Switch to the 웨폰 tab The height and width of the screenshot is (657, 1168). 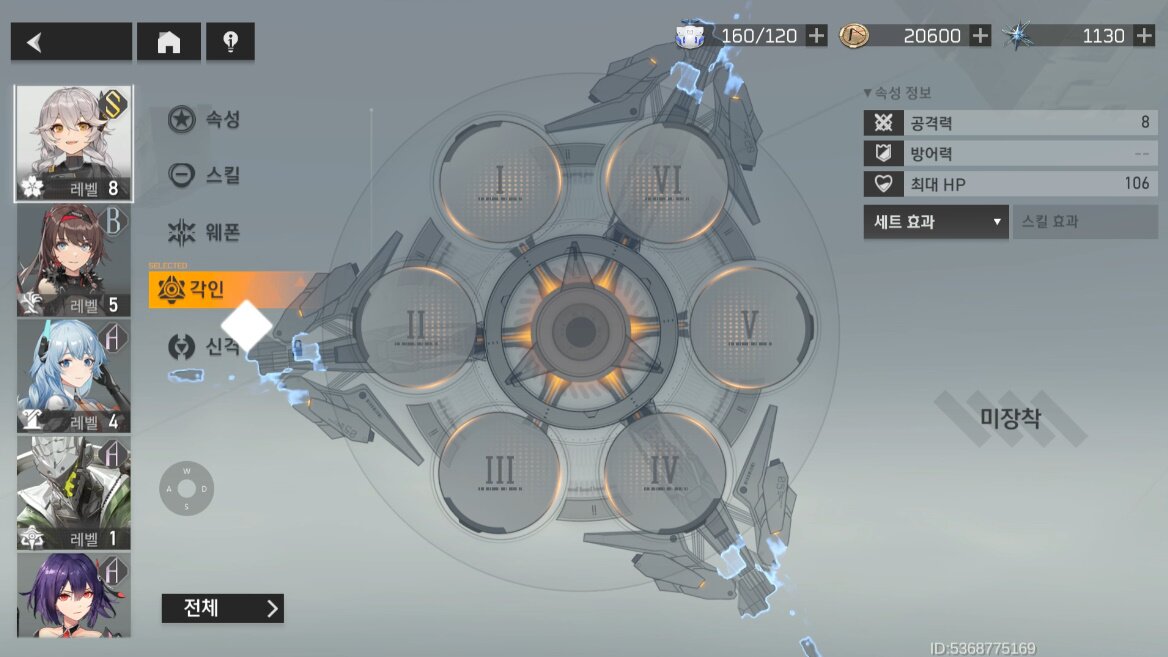(x=205, y=233)
